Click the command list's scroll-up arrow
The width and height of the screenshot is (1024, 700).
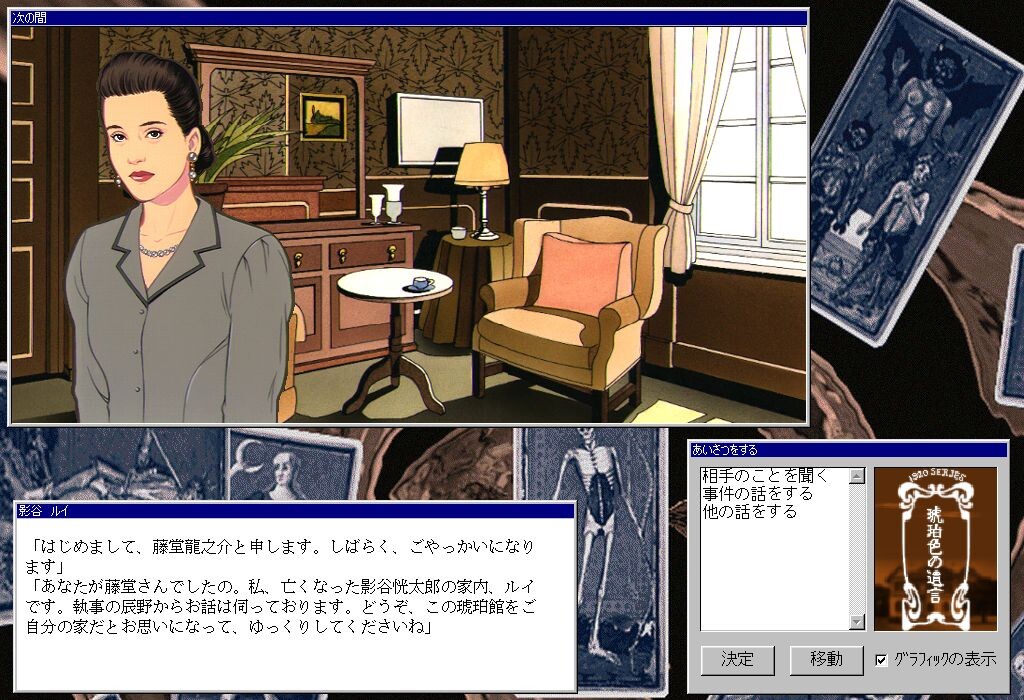856,476
